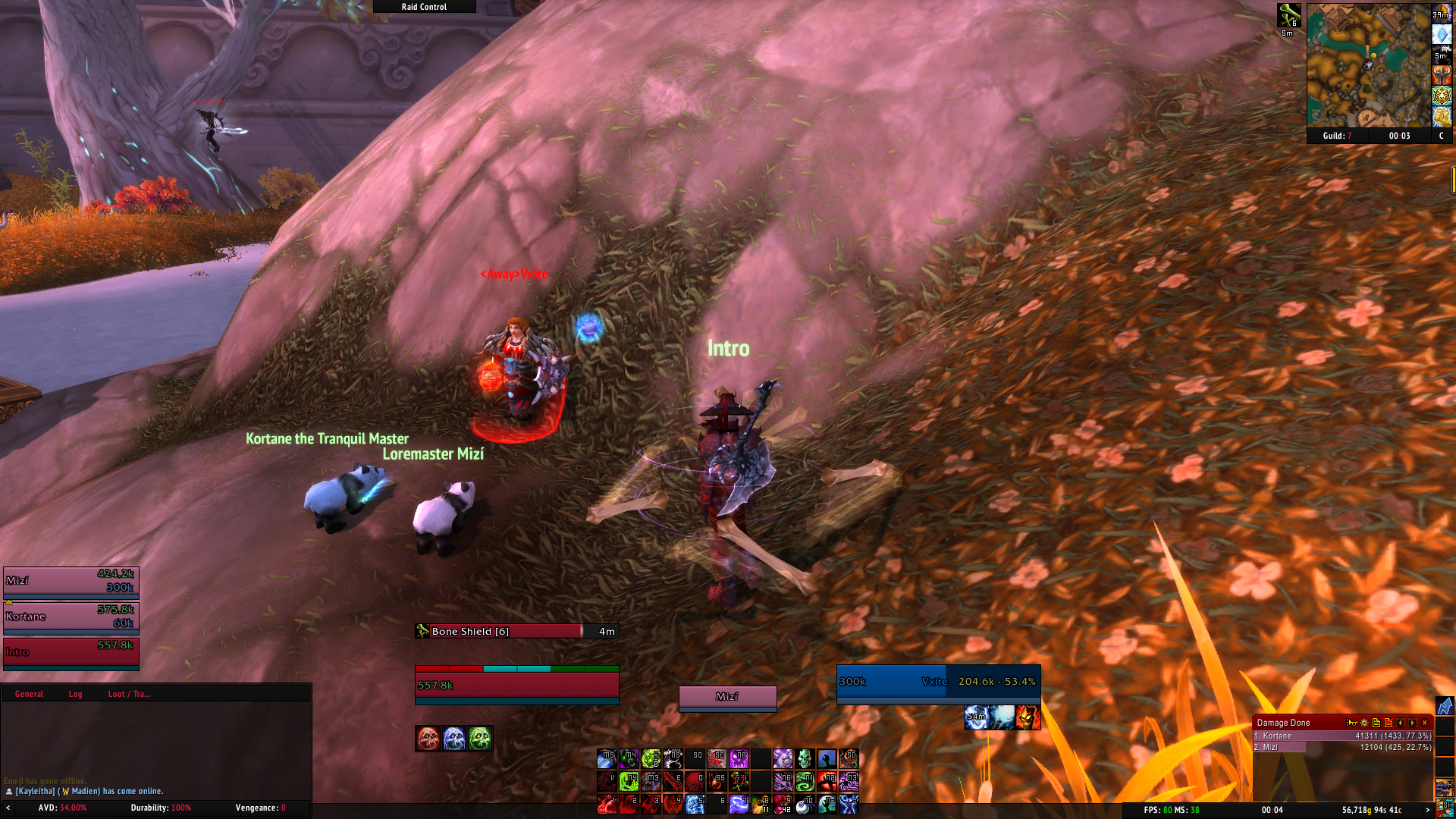Select Kortane's party frame
The height and width of the screenshot is (819, 1456).
[71, 617]
